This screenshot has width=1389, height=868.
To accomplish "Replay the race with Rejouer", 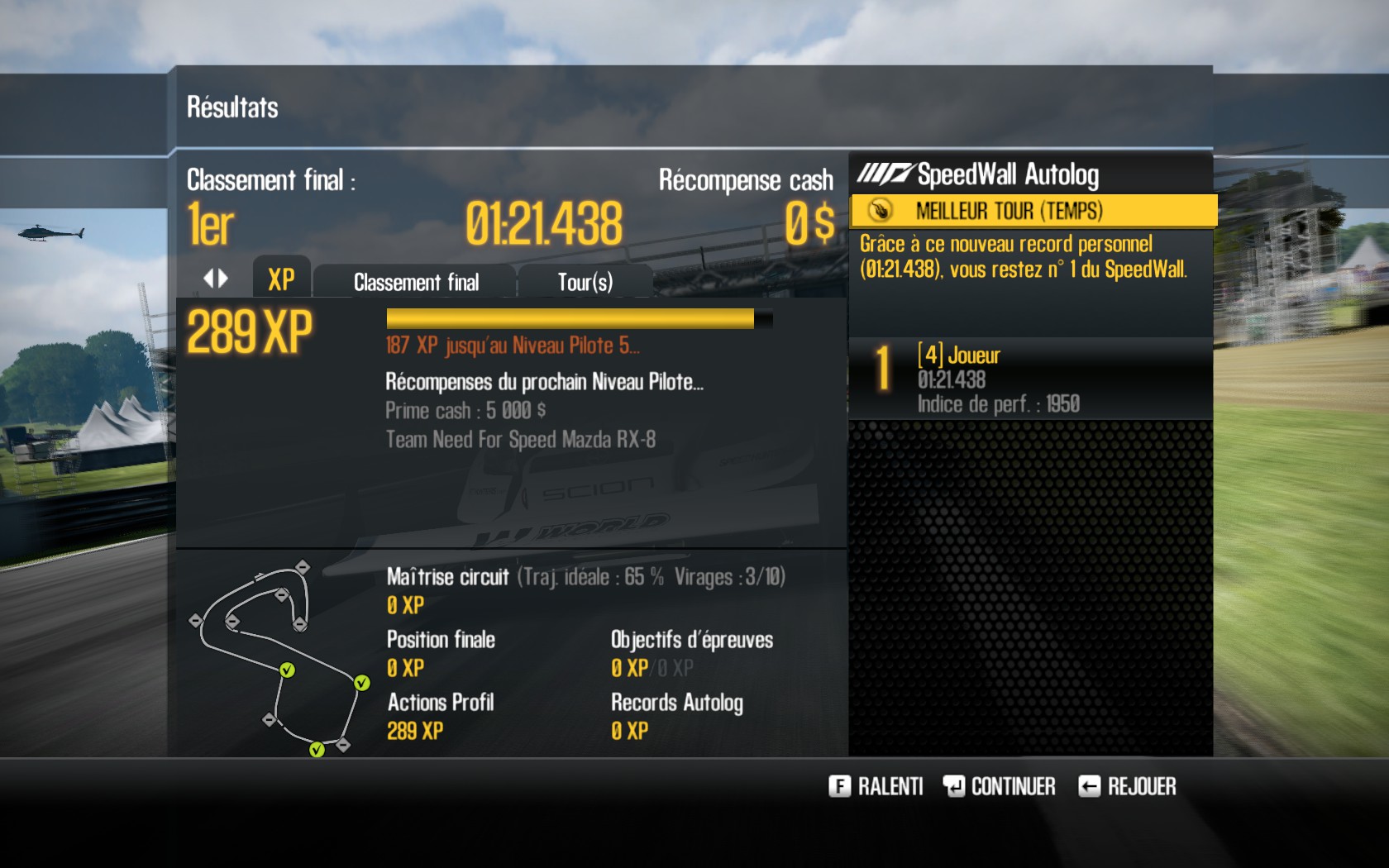I will pyautogui.click(x=1127, y=786).
